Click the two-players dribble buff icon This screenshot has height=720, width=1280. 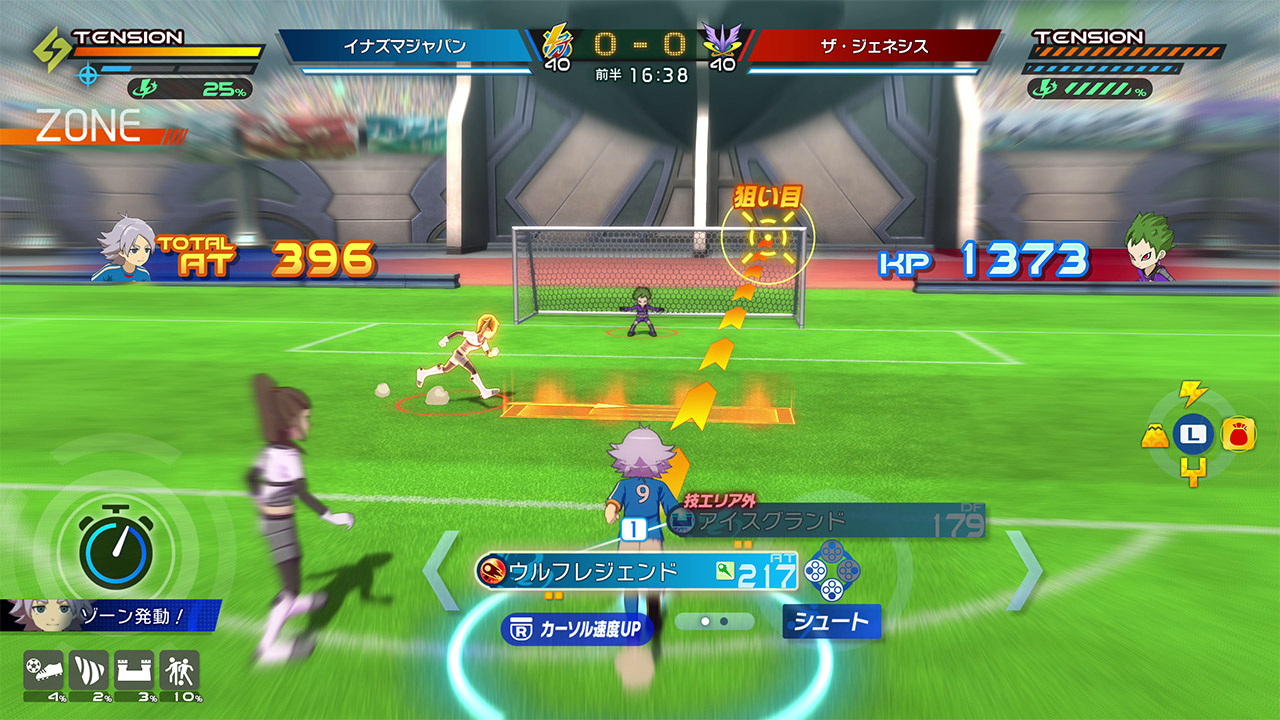click(180, 670)
